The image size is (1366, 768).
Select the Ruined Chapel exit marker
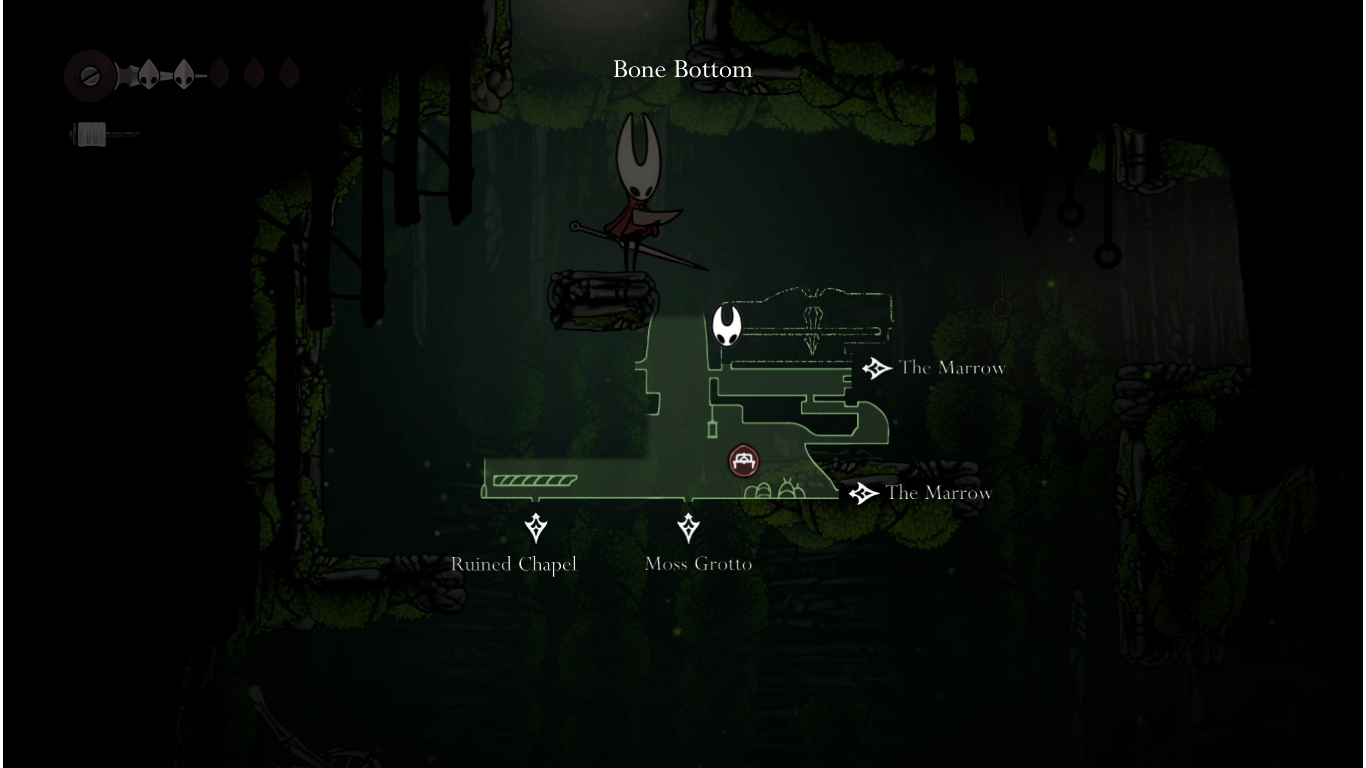pos(536,527)
